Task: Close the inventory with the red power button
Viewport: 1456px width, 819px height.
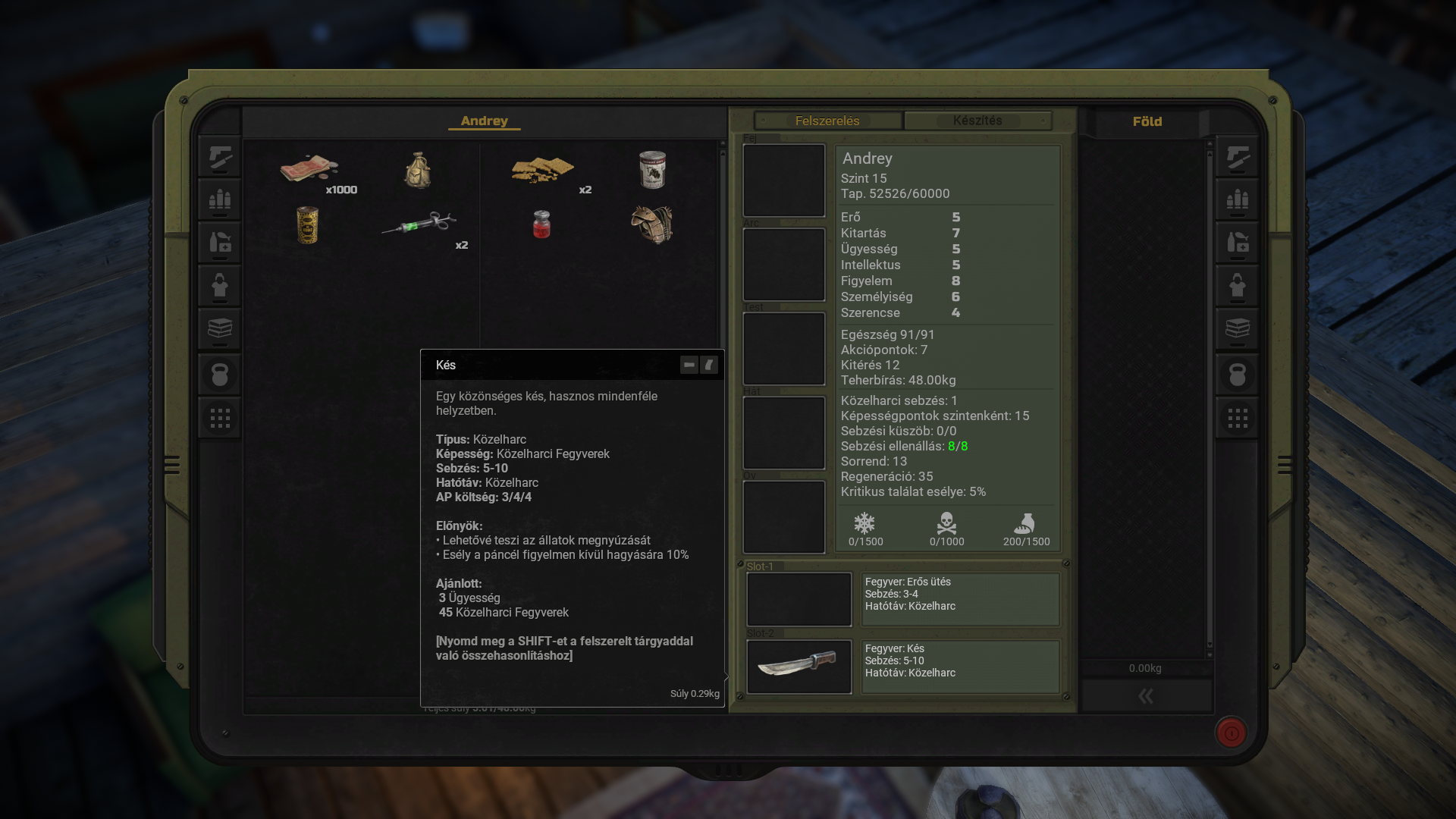Action: point(1231,733)
